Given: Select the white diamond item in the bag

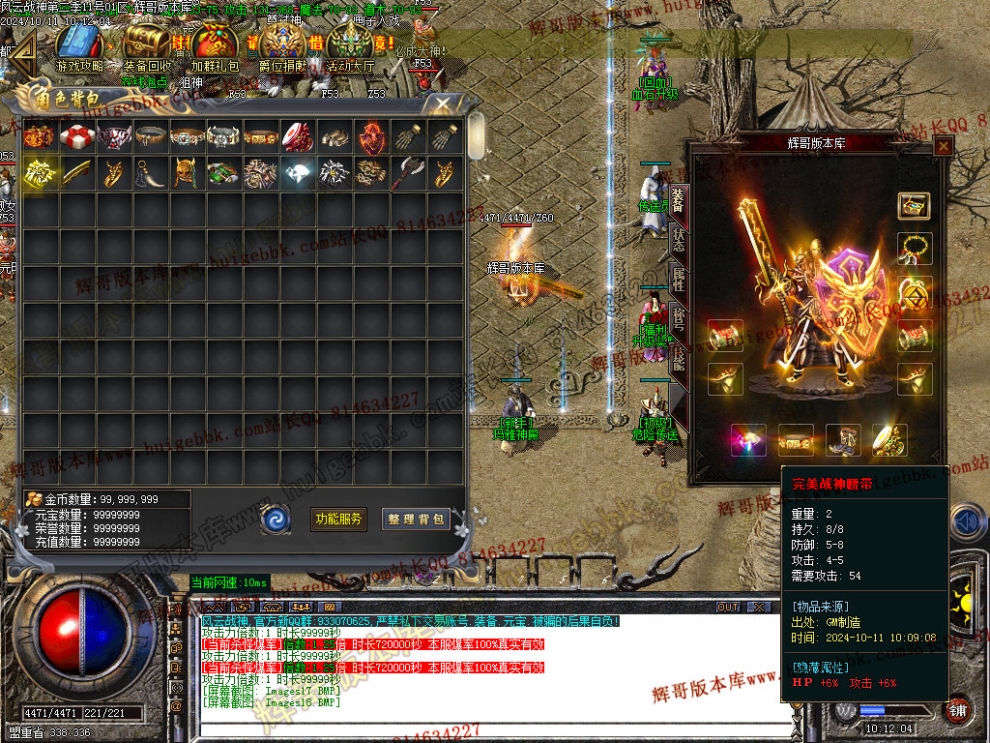Looking at the screenshot, I should point(298,173).
